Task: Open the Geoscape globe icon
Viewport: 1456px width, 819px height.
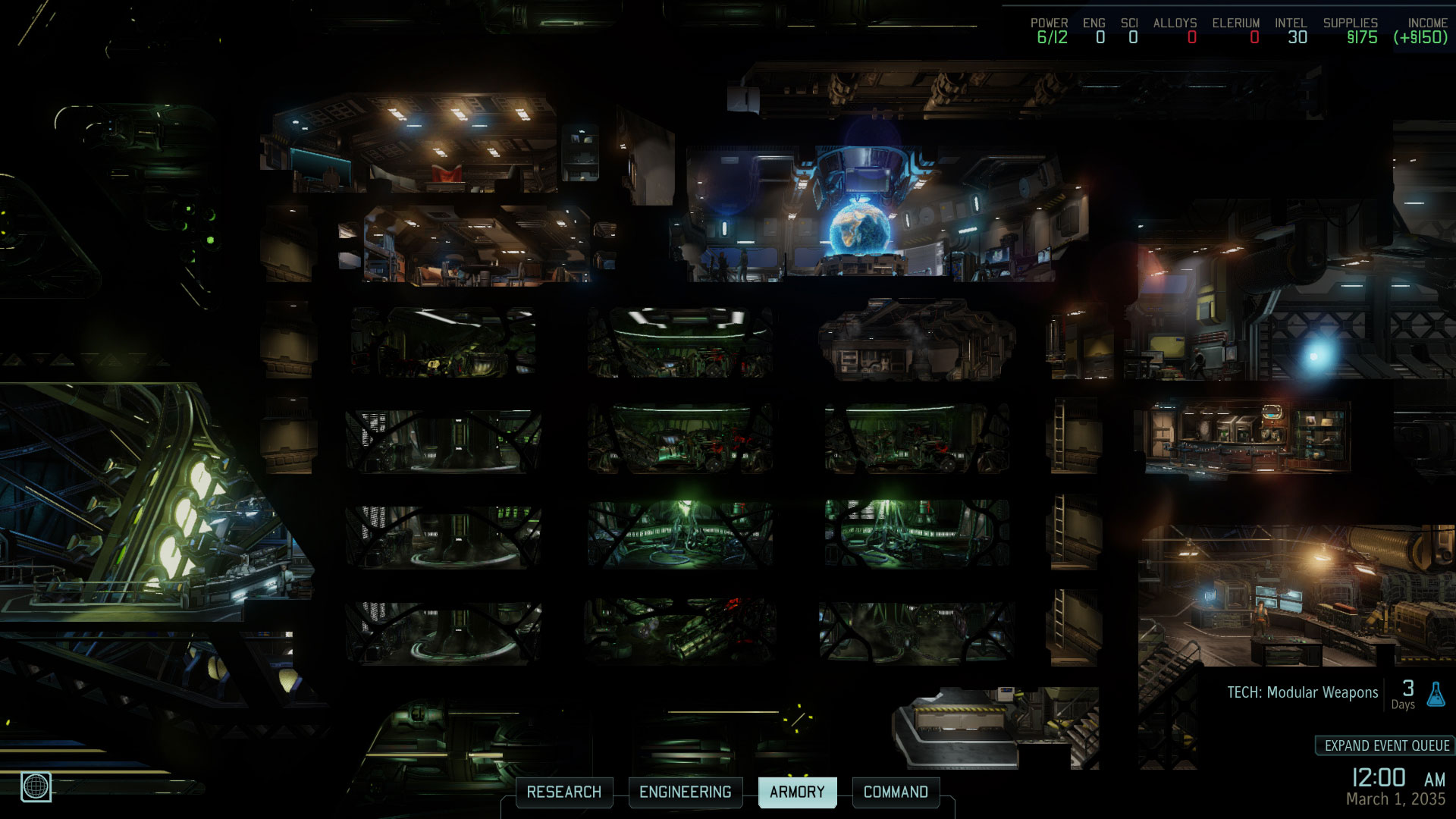Action: pos(36,786)
